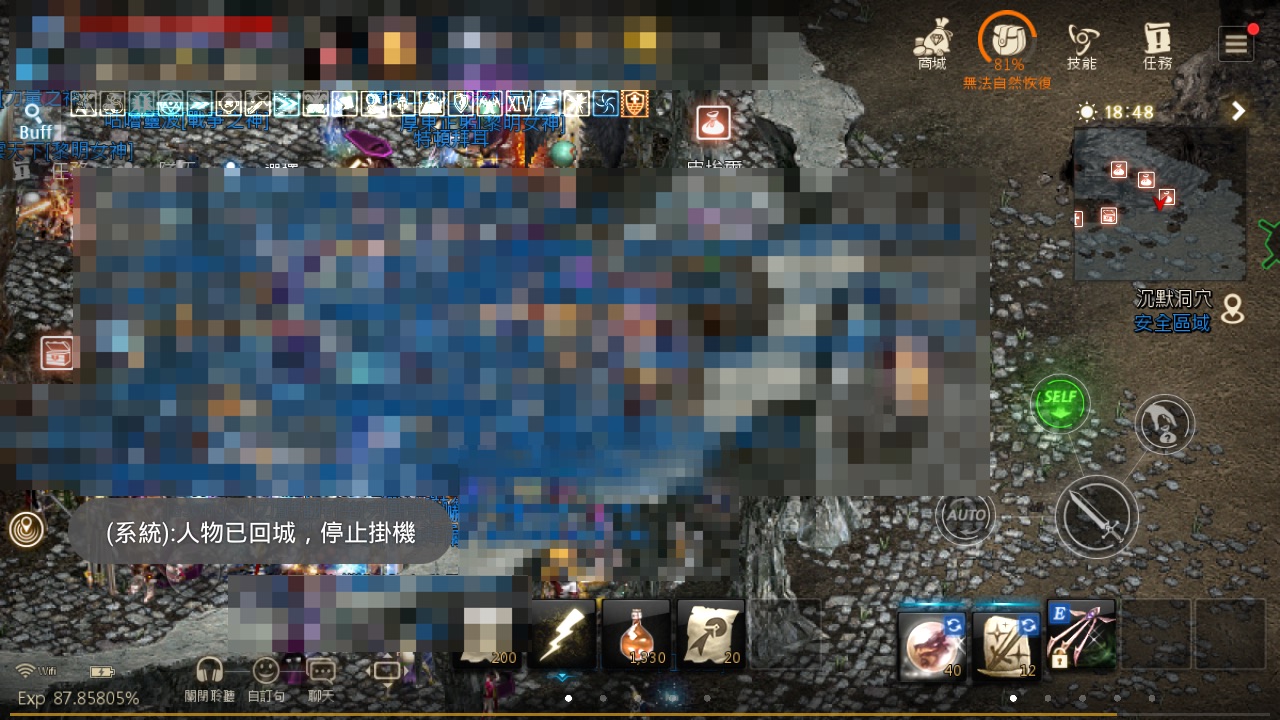Viewport: 1280px width, 720px height.
Task: Toggle the hooded companion summon button
Action: 1164,423
